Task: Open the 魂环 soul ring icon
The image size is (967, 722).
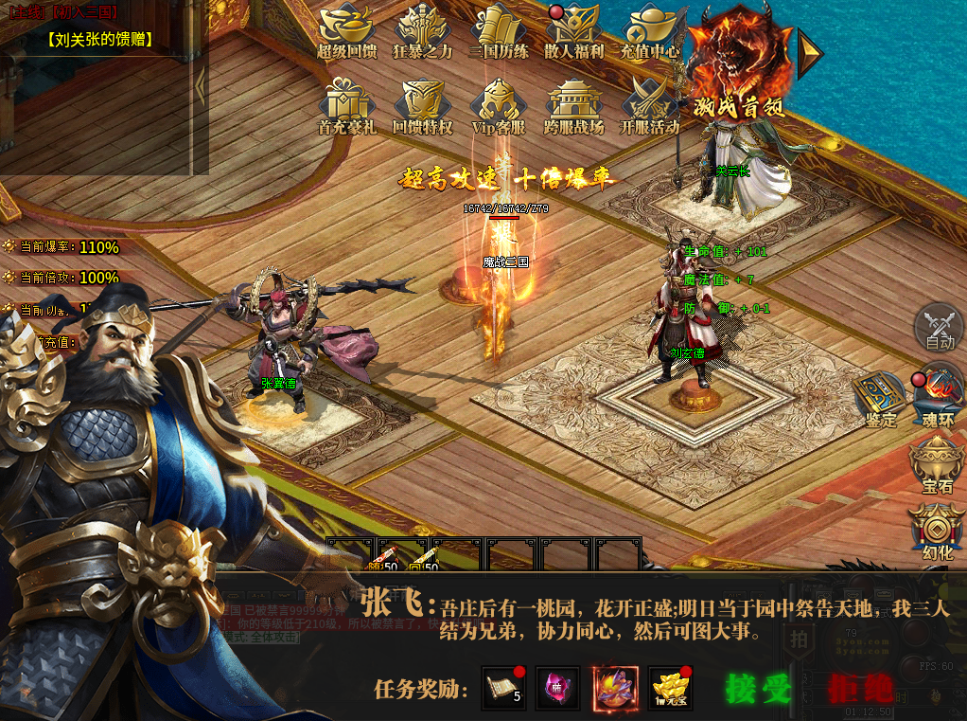Action: pos(938,395)
